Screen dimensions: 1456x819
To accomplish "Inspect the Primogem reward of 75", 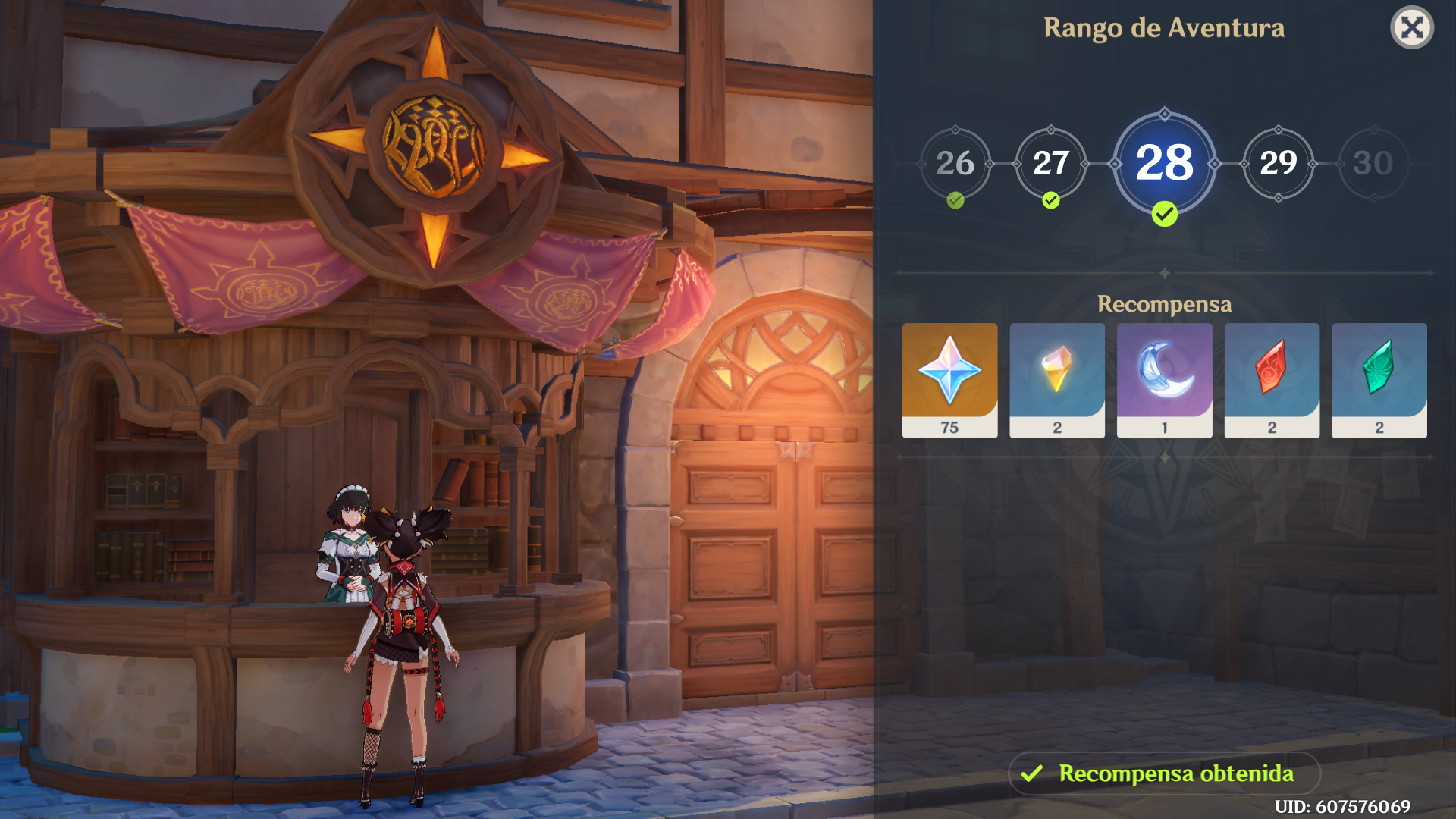I will point(949,380).
